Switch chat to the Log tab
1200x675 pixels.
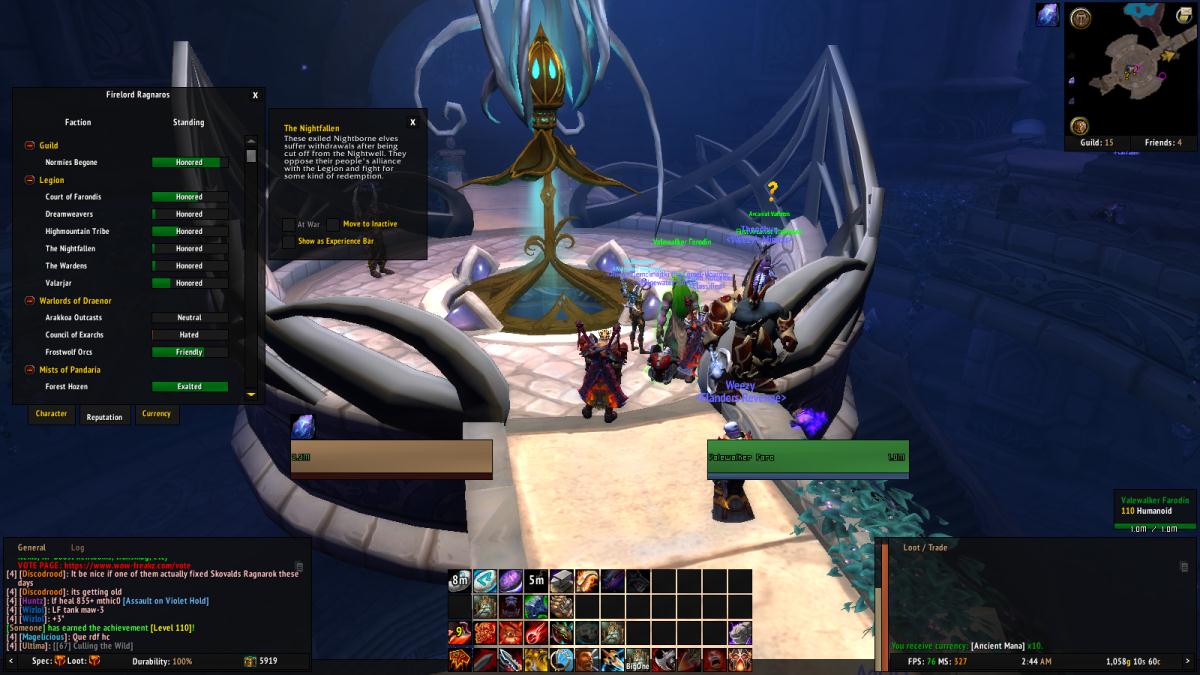point(77,548)
